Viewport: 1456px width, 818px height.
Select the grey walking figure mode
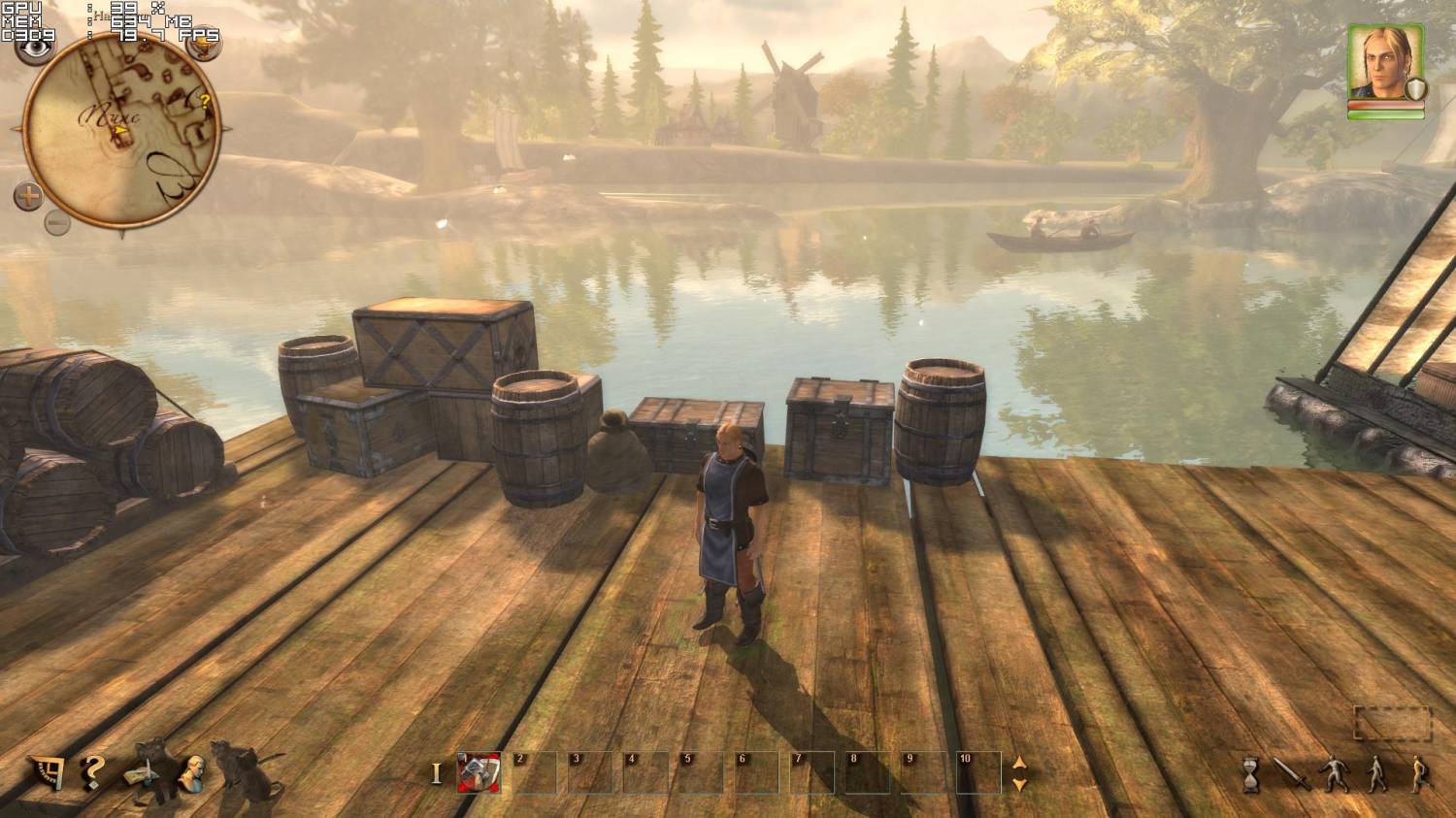click(1376, 774)
